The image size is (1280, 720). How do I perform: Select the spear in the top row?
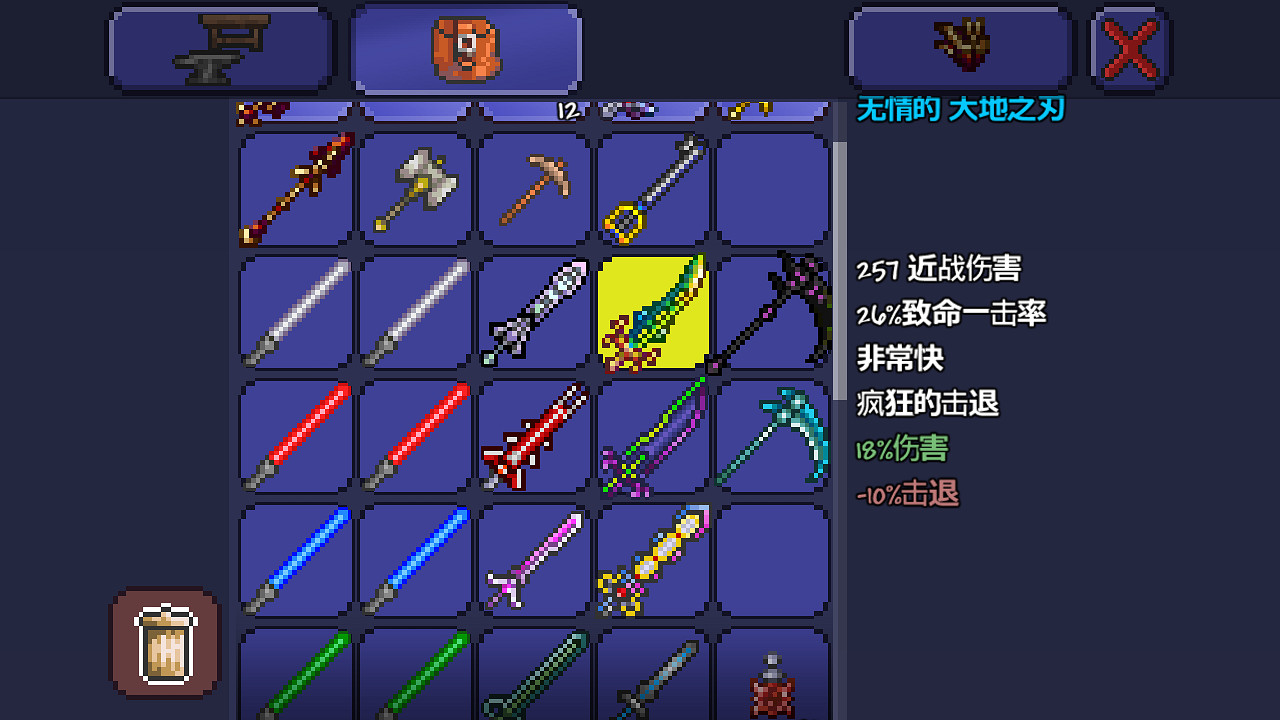(295, 190)
